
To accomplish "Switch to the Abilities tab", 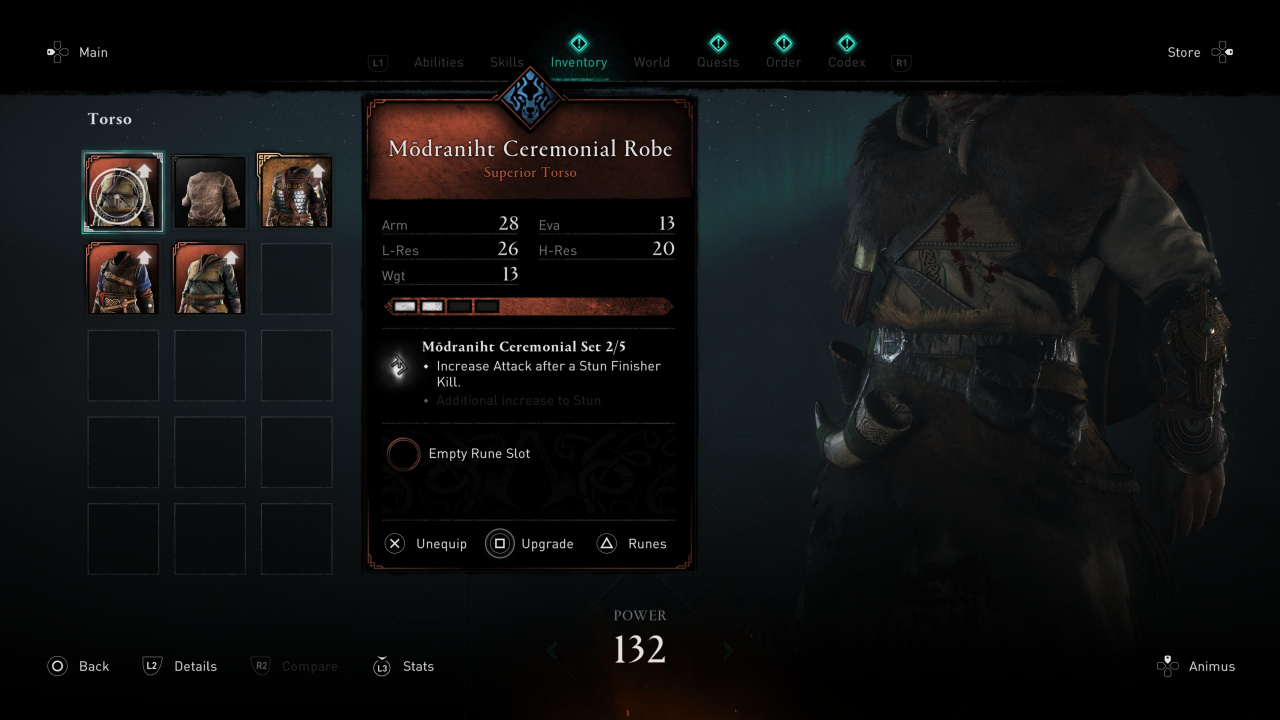I will (438, 62).
